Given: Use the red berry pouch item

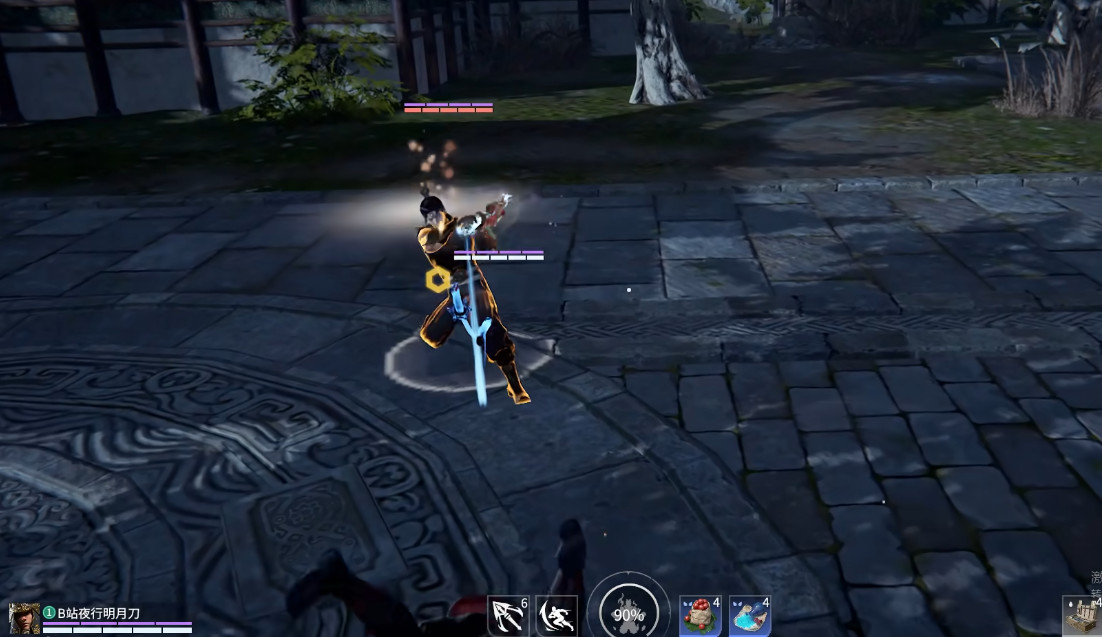Looking at the screenshot, I should point(700,615).
